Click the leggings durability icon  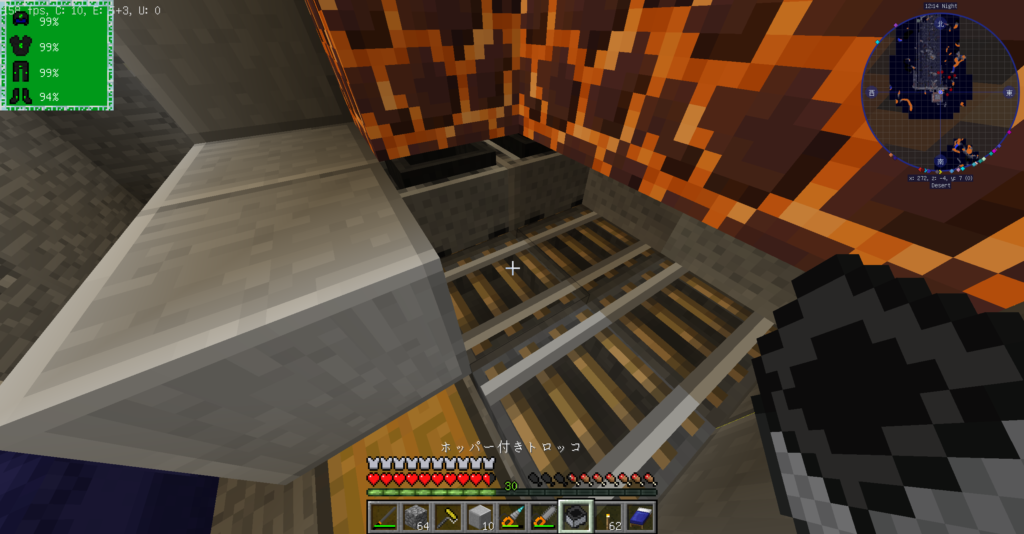(x=21, y=72)
